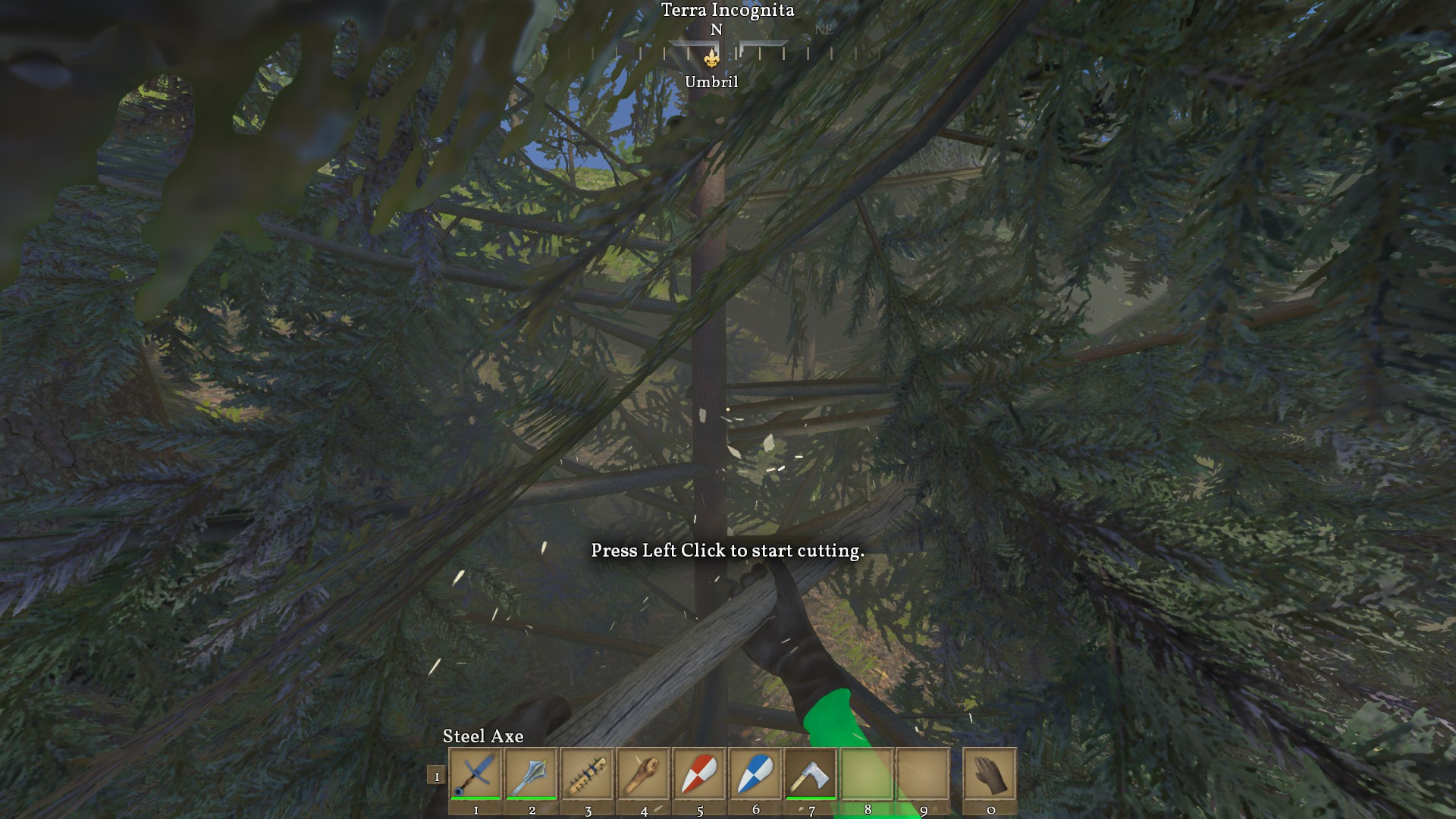Click the hotbar page number tab

(x=436, y=776)
